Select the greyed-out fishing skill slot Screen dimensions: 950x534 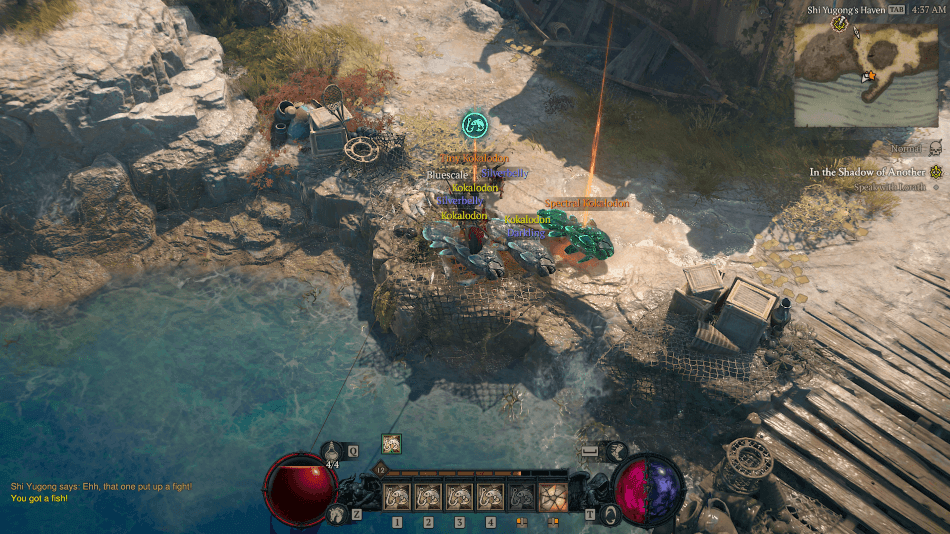tap(521, 497)
